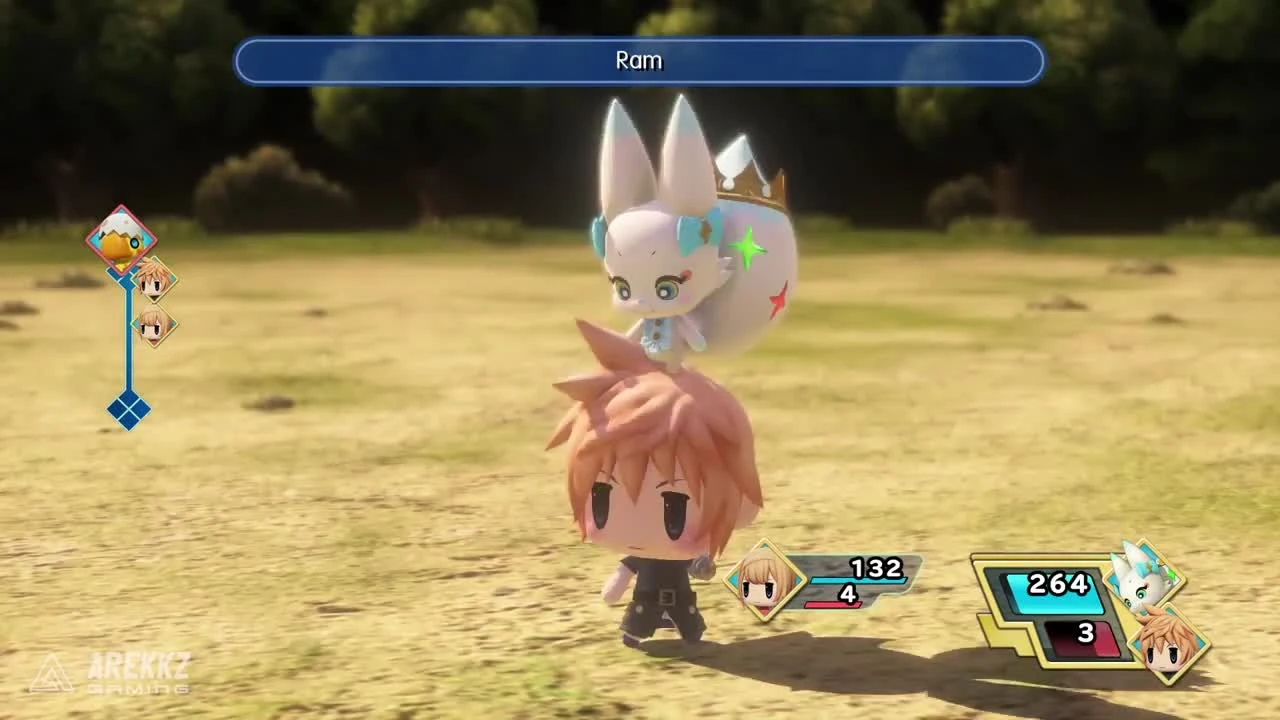
Task: Expand the Ram name banner at the top
Action: 639,61
